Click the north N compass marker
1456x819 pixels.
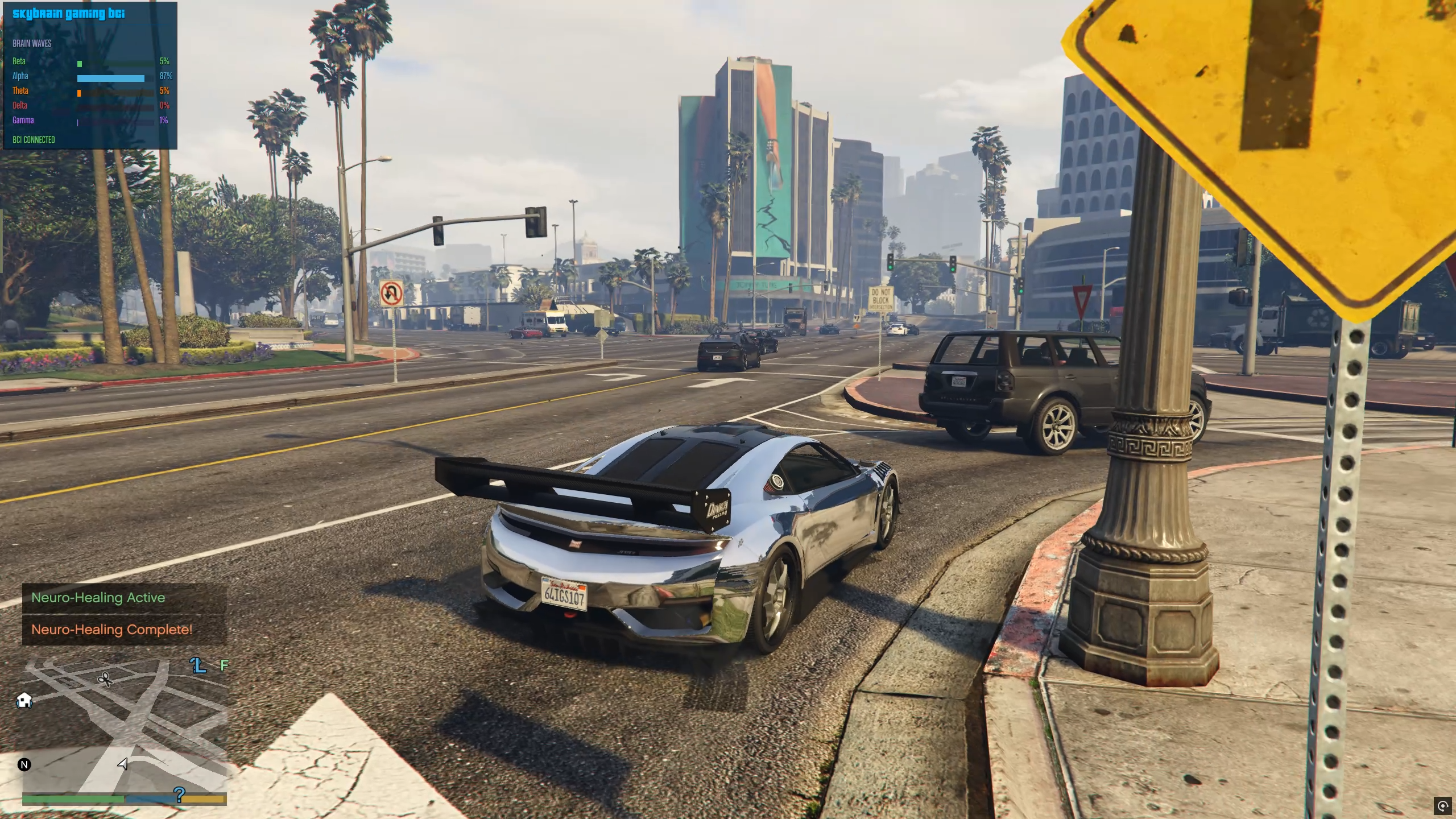pos(24,764)
